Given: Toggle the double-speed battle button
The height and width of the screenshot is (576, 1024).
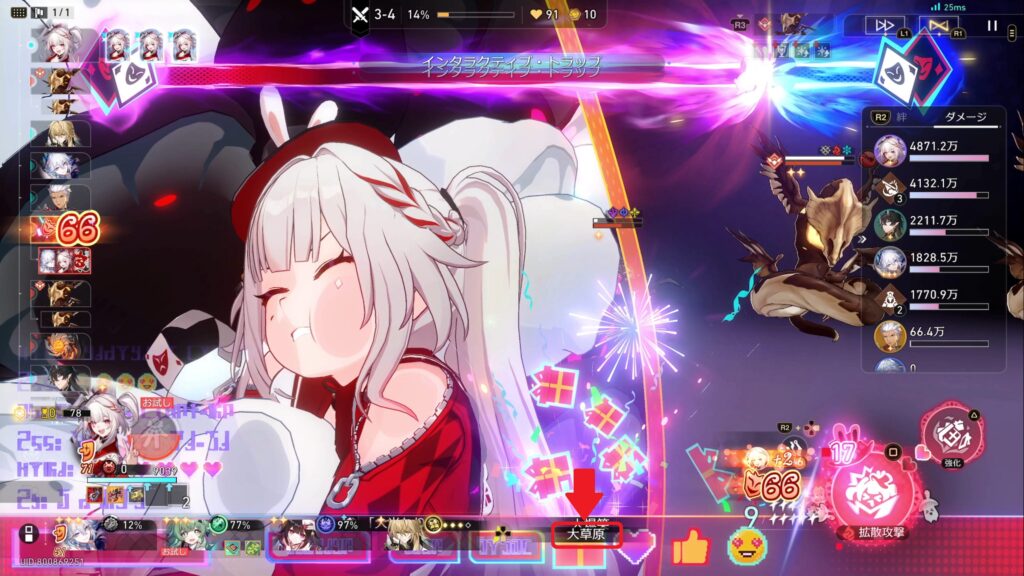Looking at the screenshot, I should coord(884,26).
